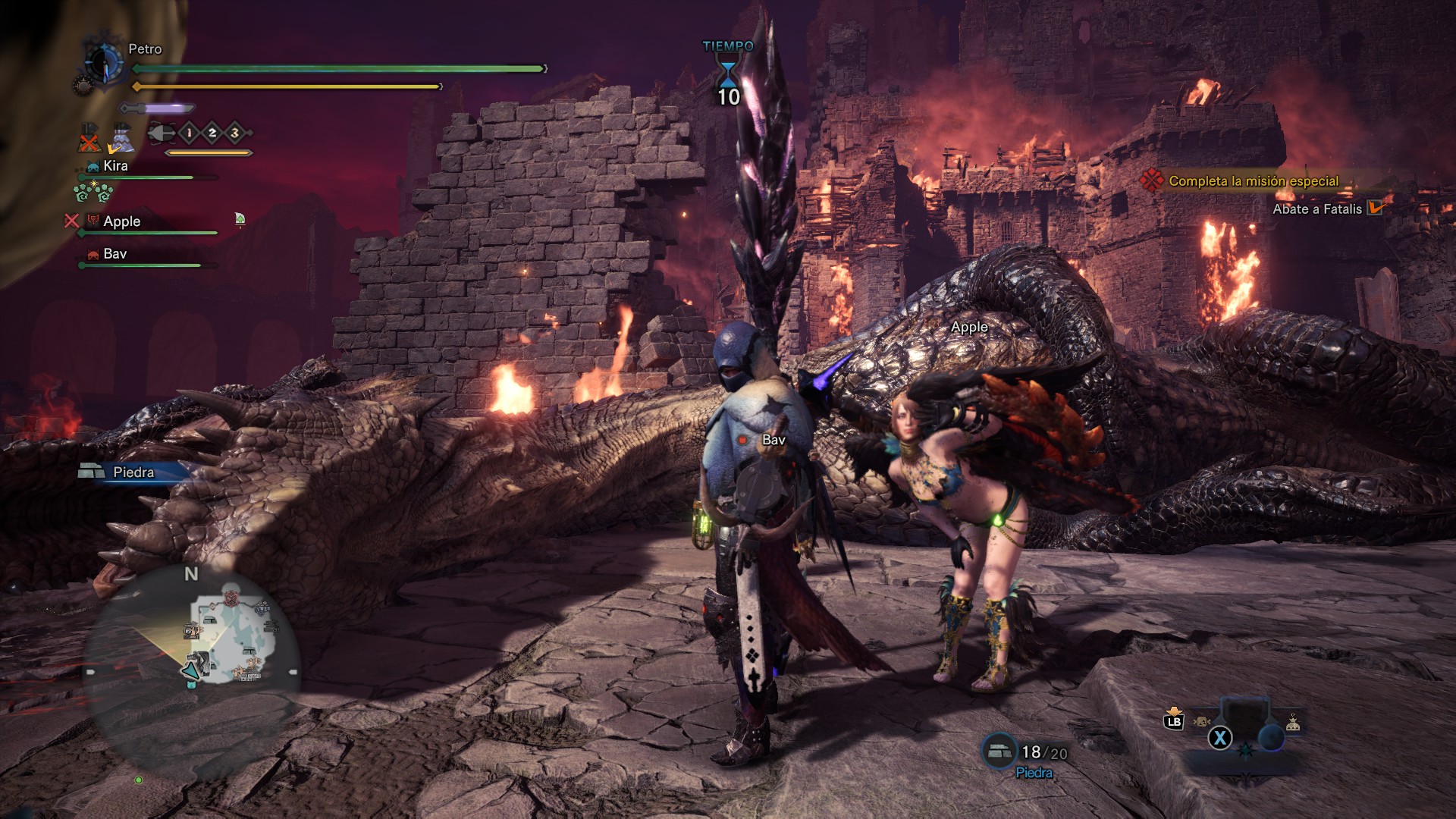Click Petro's weapon emblem icon
Viewport: 1456px width, 819px height.
click(103, 62)
